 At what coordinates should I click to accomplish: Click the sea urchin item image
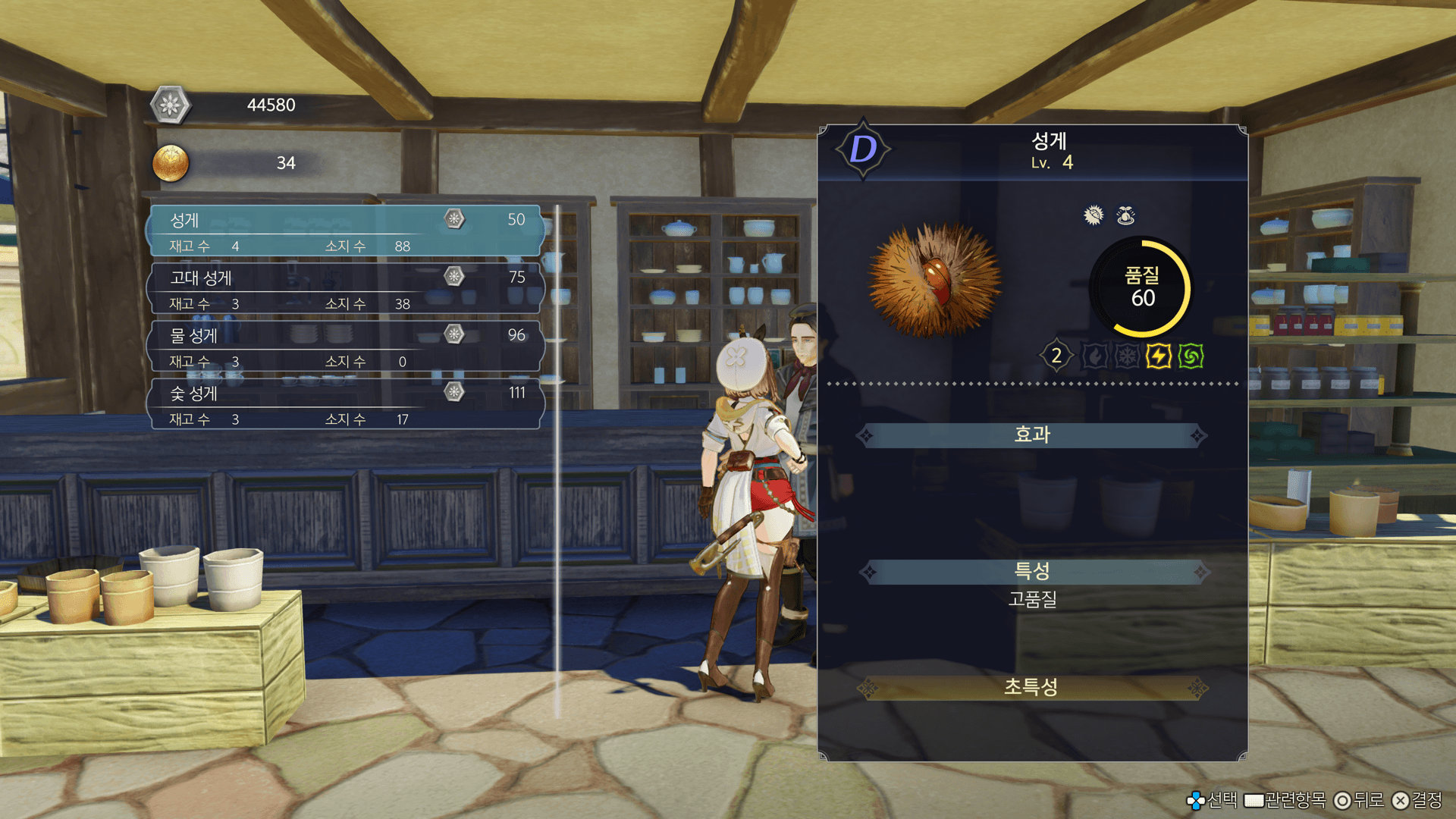point(935,281)
